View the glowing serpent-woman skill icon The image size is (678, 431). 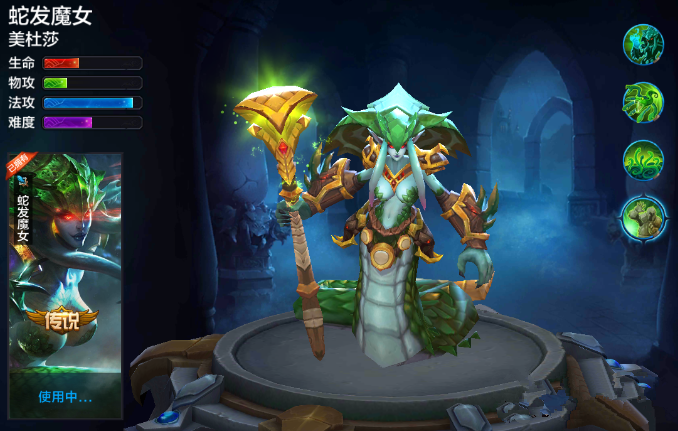[643, 44]
